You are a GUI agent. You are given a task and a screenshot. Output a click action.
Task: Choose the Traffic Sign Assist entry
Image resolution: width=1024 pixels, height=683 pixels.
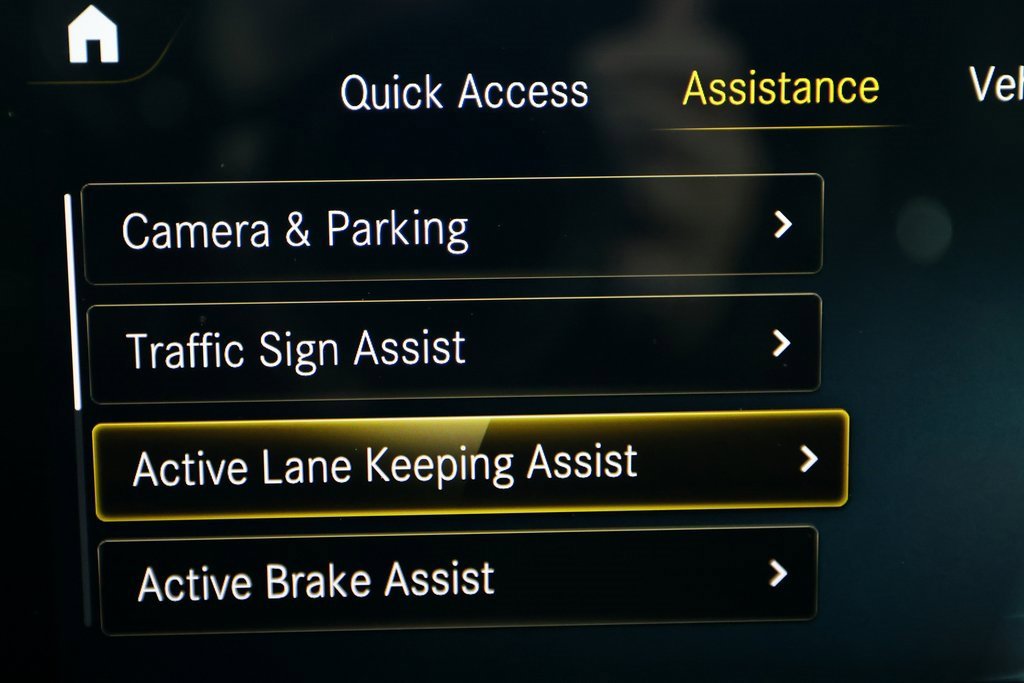click(x=454, y=348)
